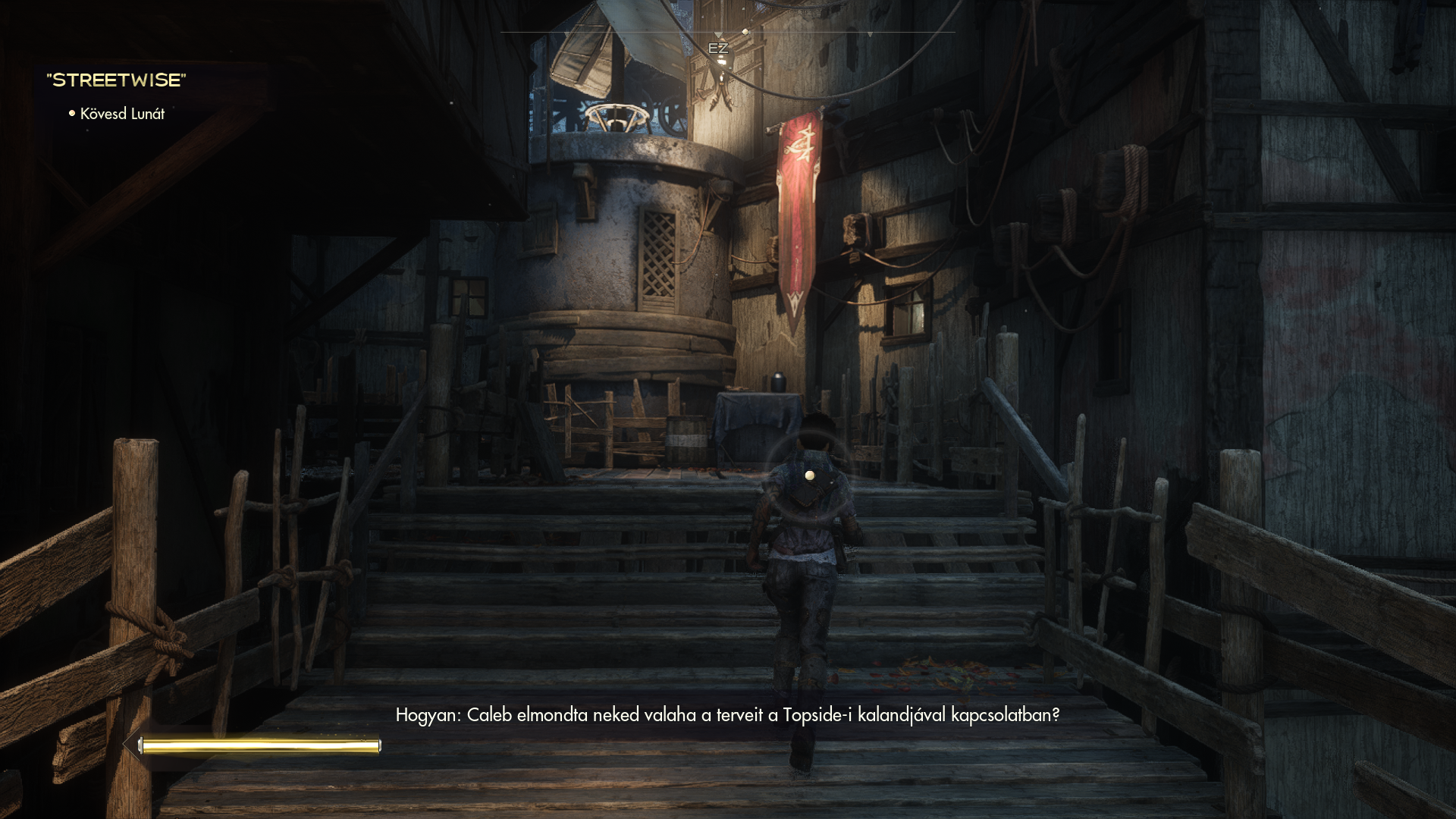Click the "Kövesd Lunát" objective entry
This screenshot has width=1456, height=819.
pos(121,114)
